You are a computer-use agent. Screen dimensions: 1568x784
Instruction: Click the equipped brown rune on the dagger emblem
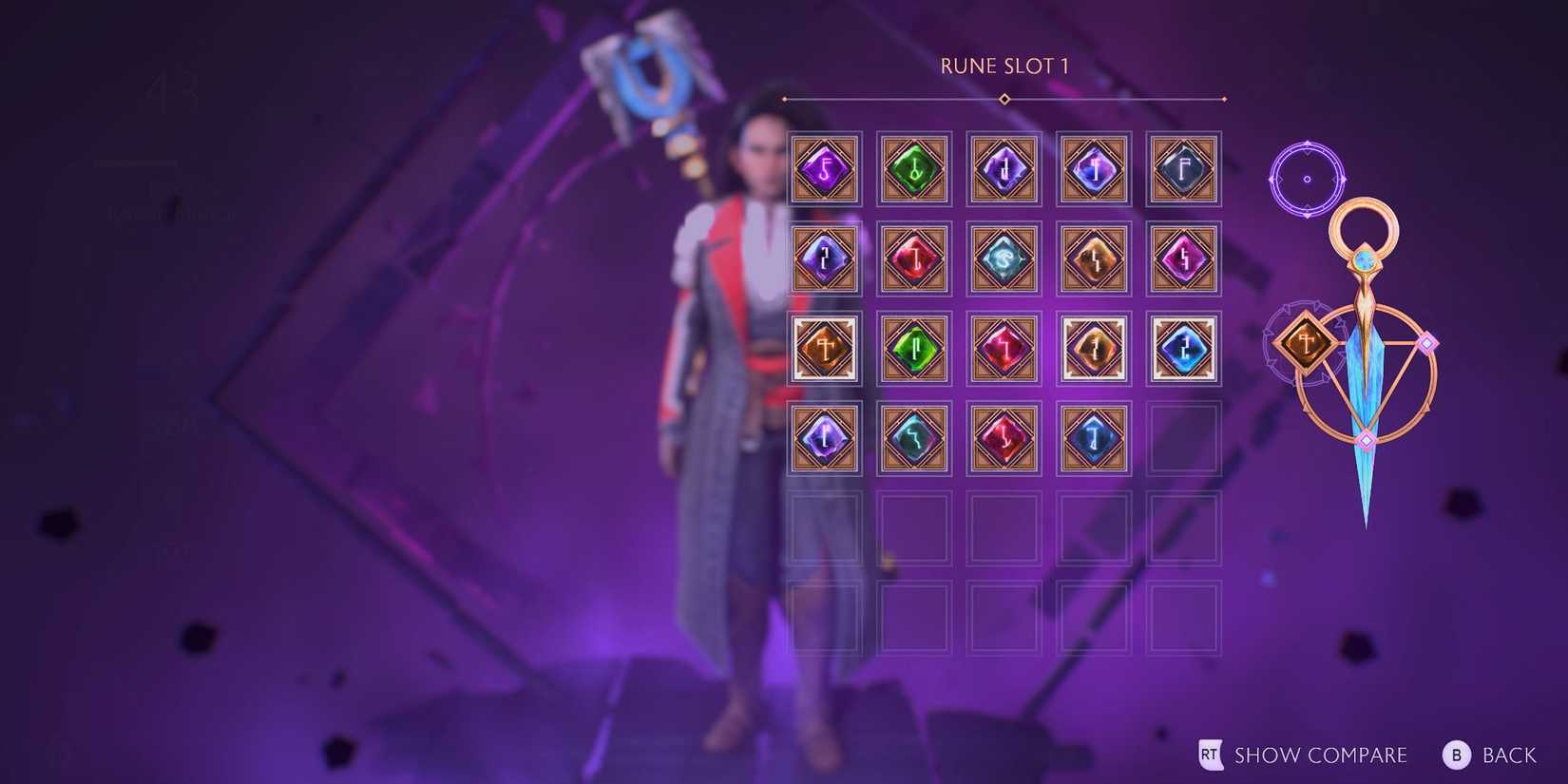[x=1304, y=342]
